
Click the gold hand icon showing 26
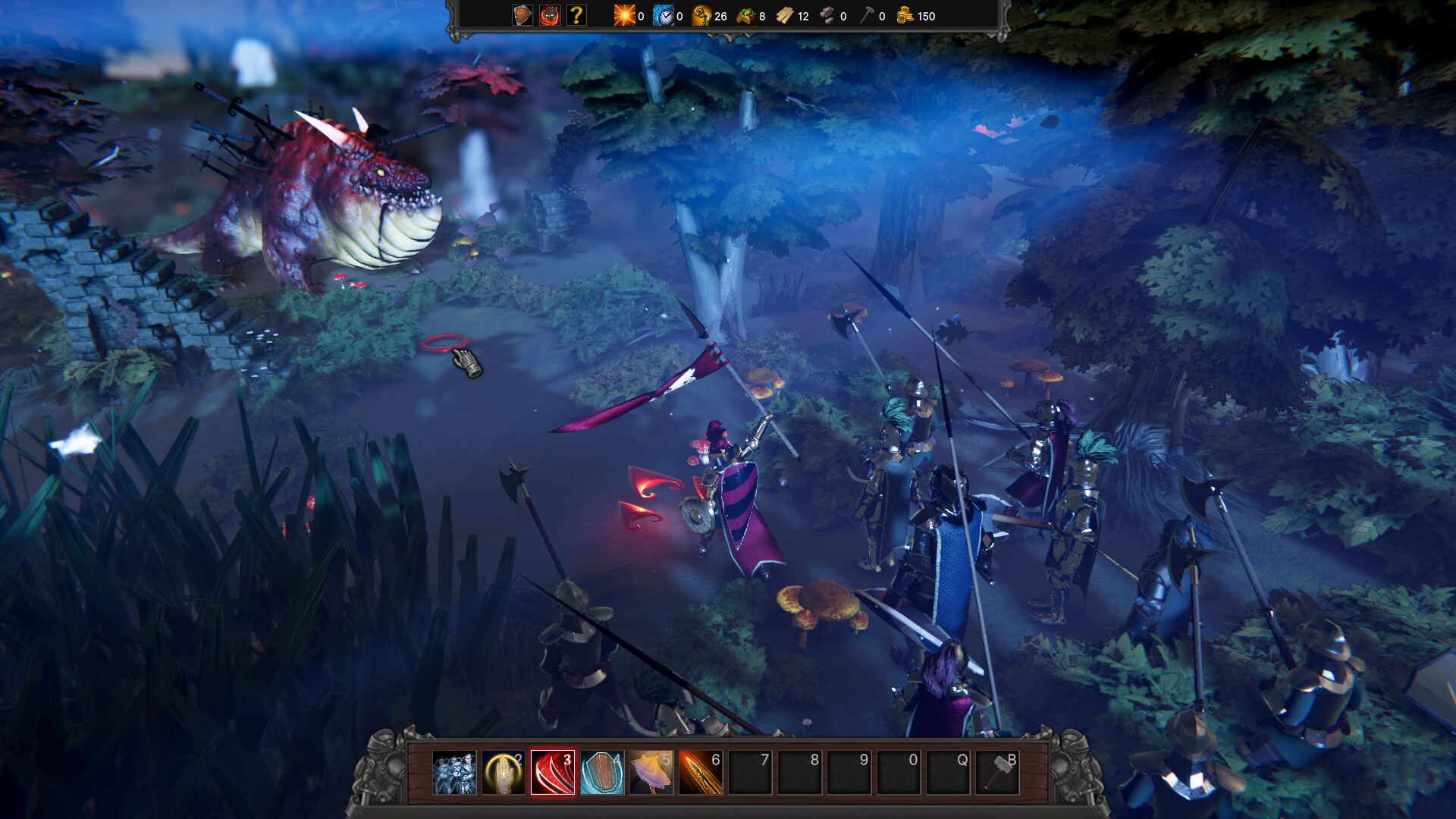tap(701, 16)
